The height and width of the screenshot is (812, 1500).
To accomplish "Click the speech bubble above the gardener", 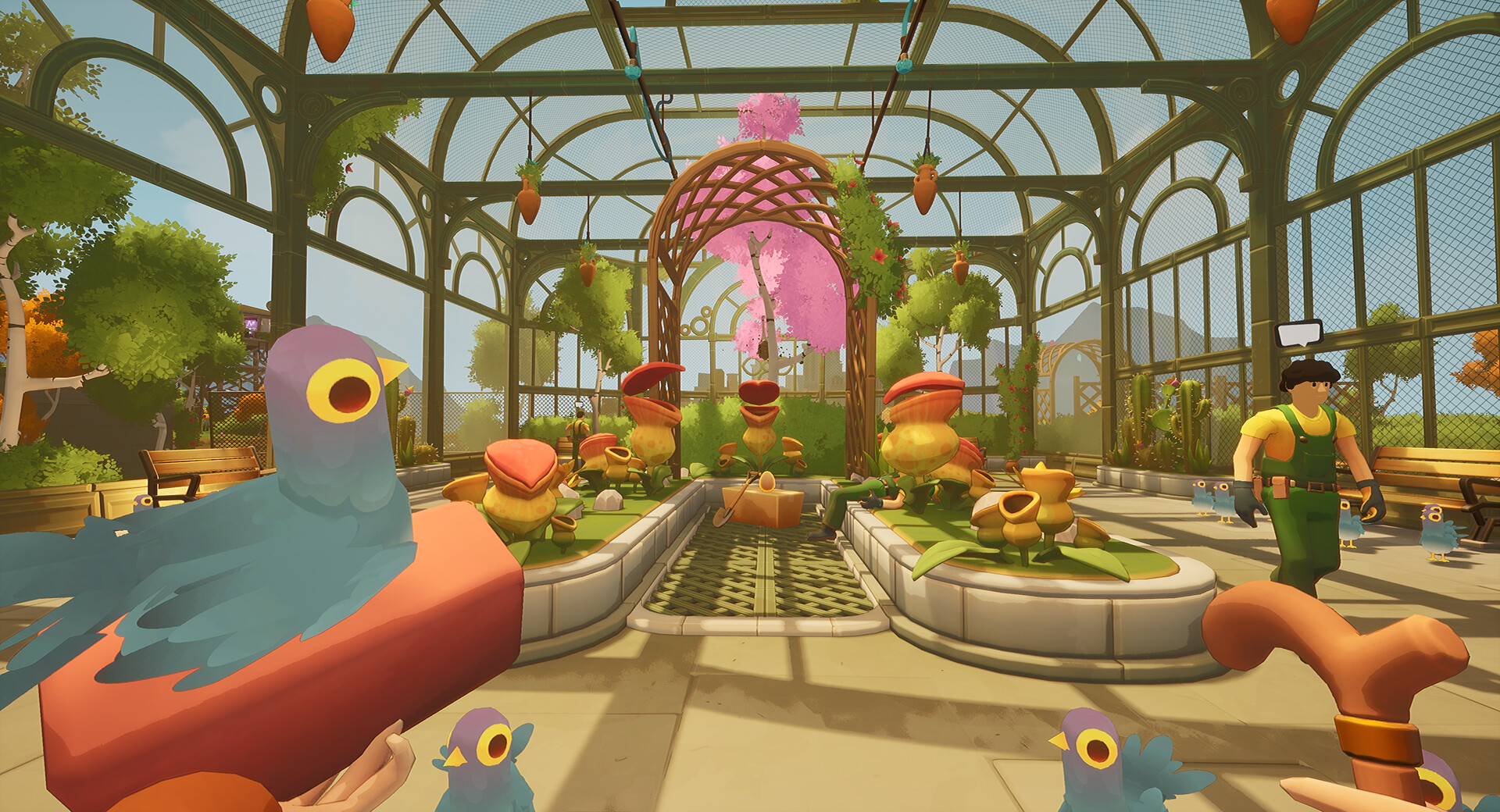I will (x=1298, y=333).
